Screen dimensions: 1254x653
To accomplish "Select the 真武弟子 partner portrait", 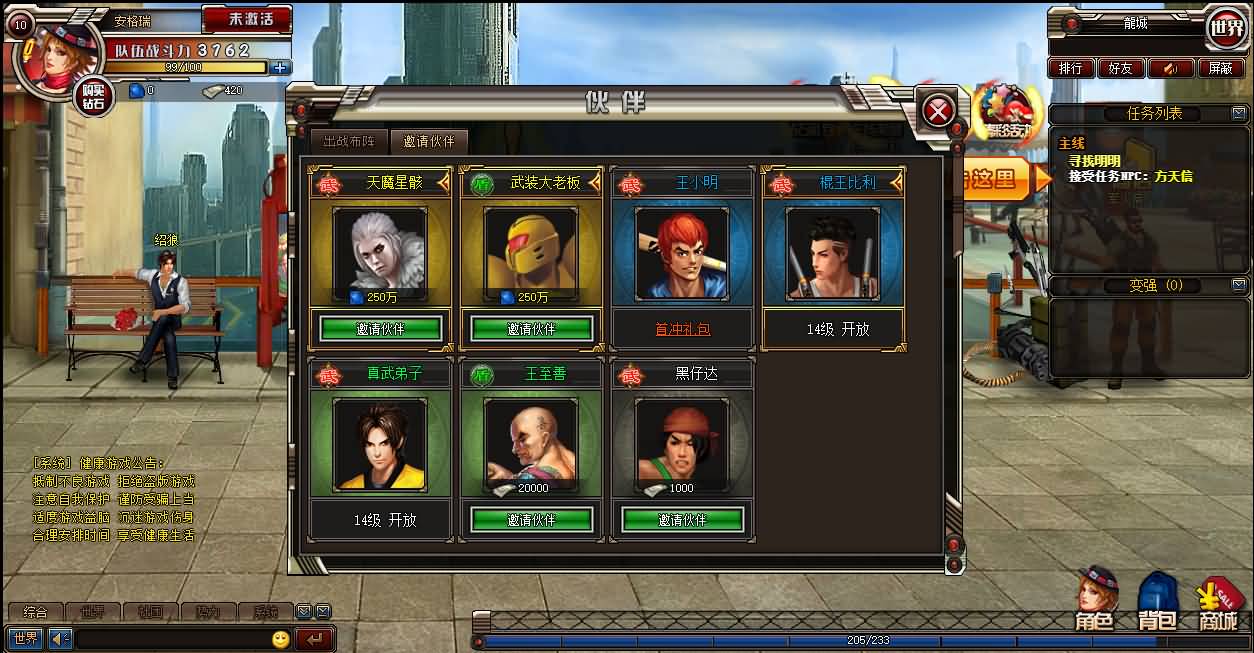I will click(x=380, y=445).
